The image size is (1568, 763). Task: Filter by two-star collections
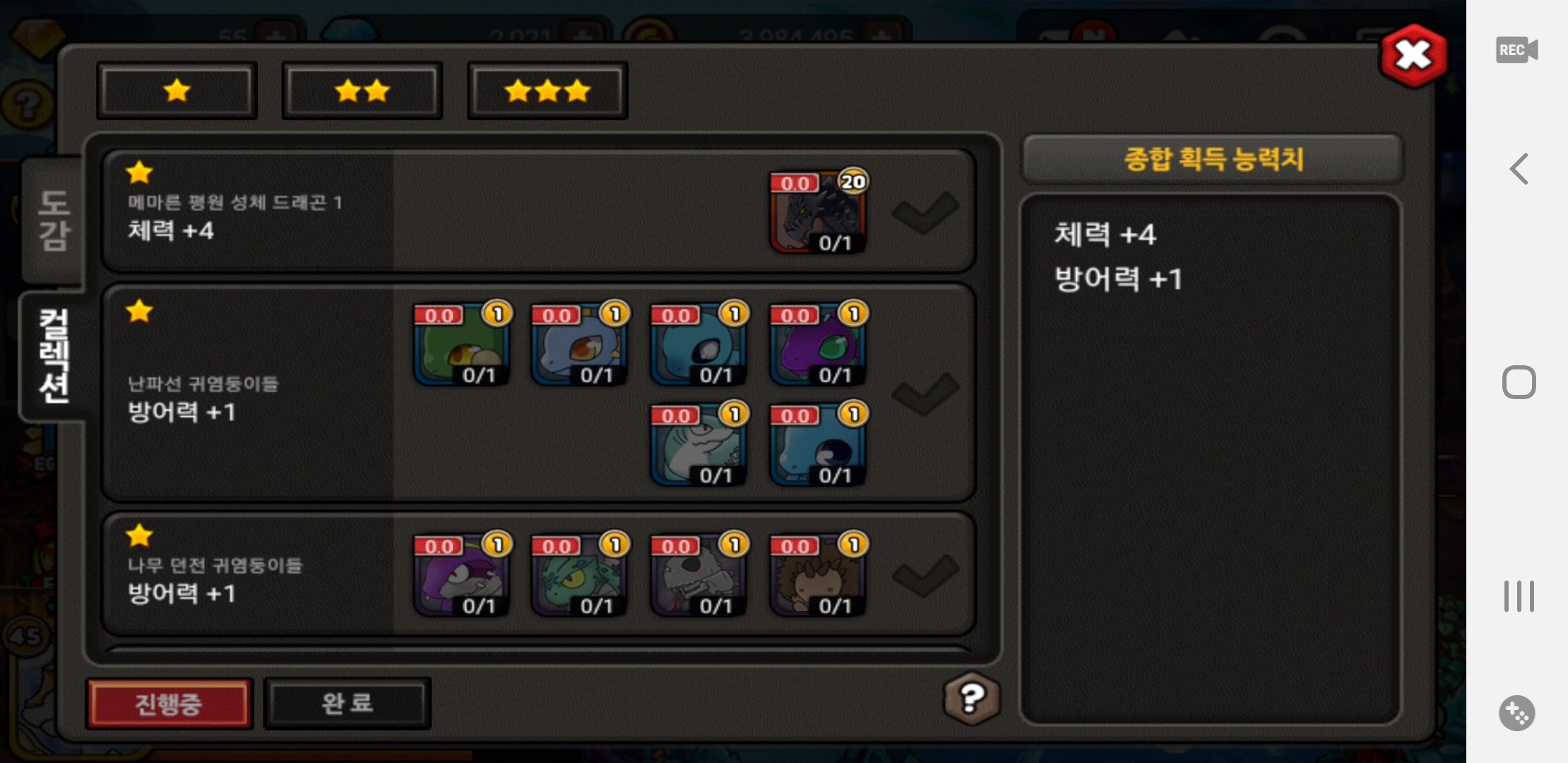click(362, 90)
